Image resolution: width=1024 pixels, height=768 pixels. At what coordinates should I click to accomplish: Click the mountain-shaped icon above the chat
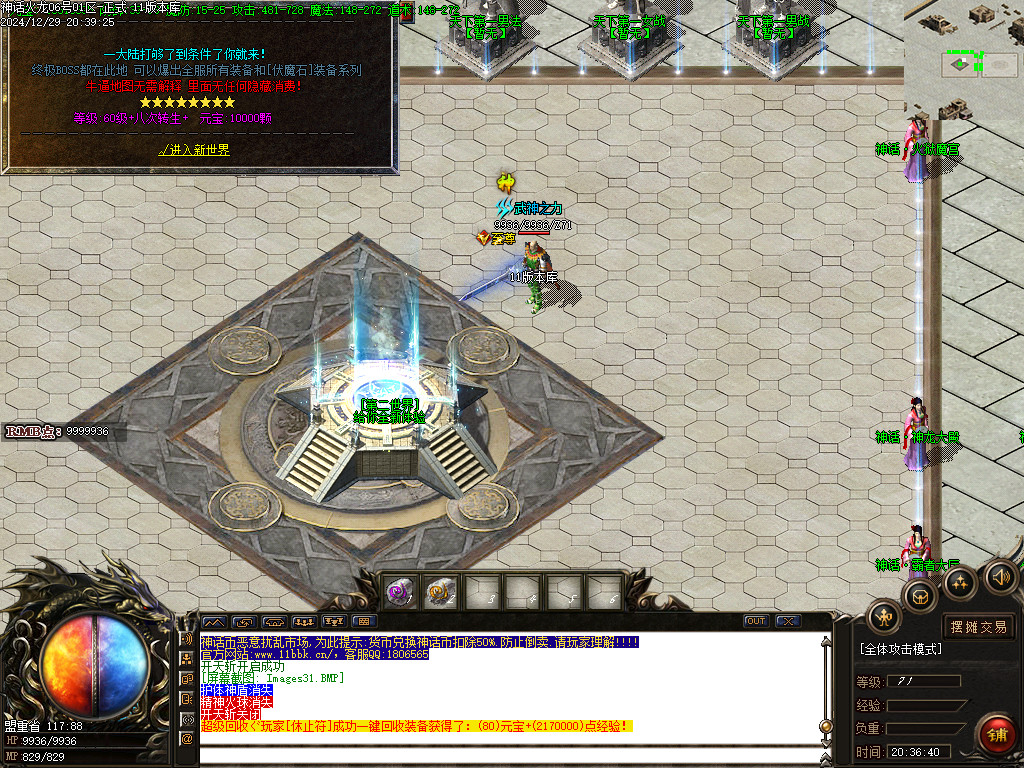click(215, 621)
